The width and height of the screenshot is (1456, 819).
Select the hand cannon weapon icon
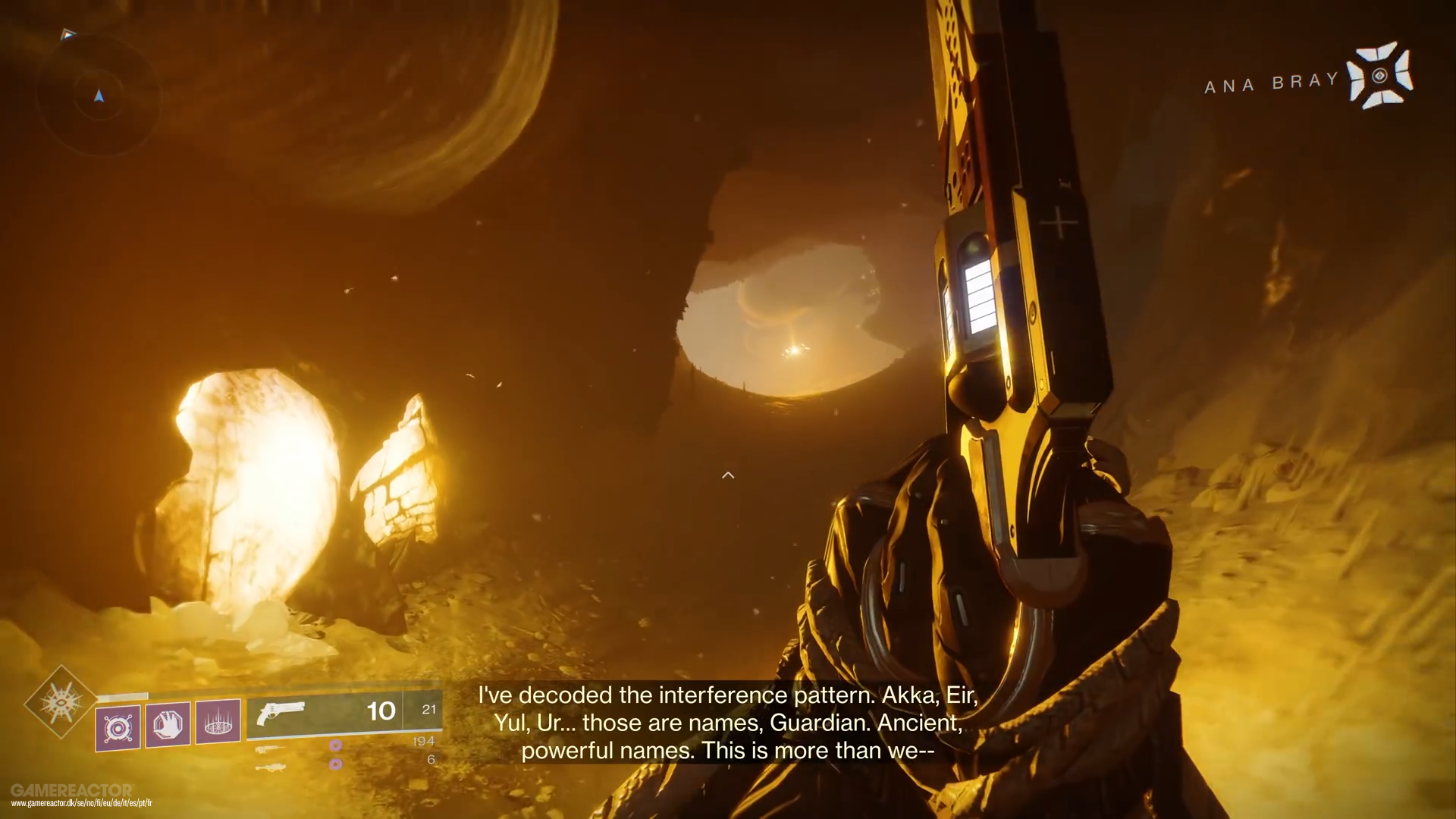pos(281,711)
